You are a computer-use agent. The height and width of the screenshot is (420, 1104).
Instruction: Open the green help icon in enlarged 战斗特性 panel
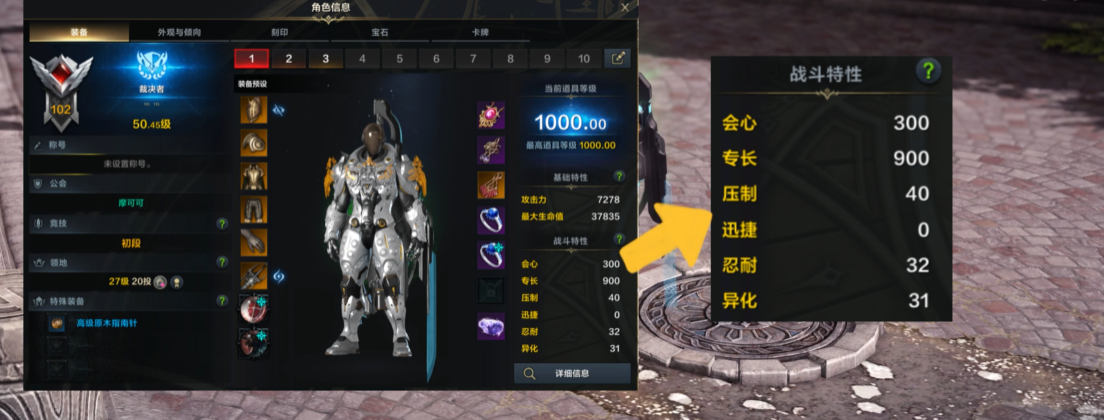pos(929,71)
